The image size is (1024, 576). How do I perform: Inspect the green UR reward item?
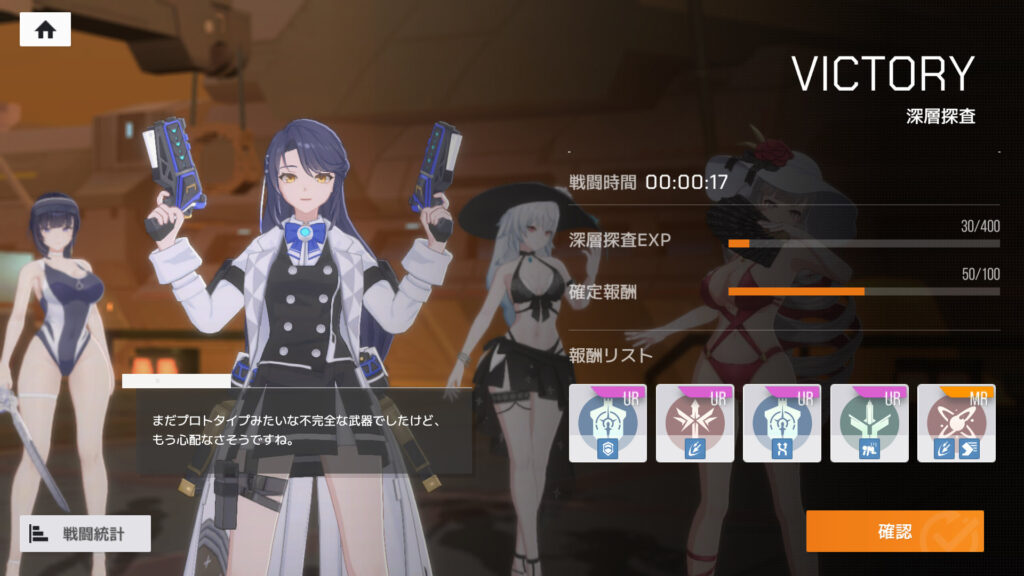tap(868, 423)
